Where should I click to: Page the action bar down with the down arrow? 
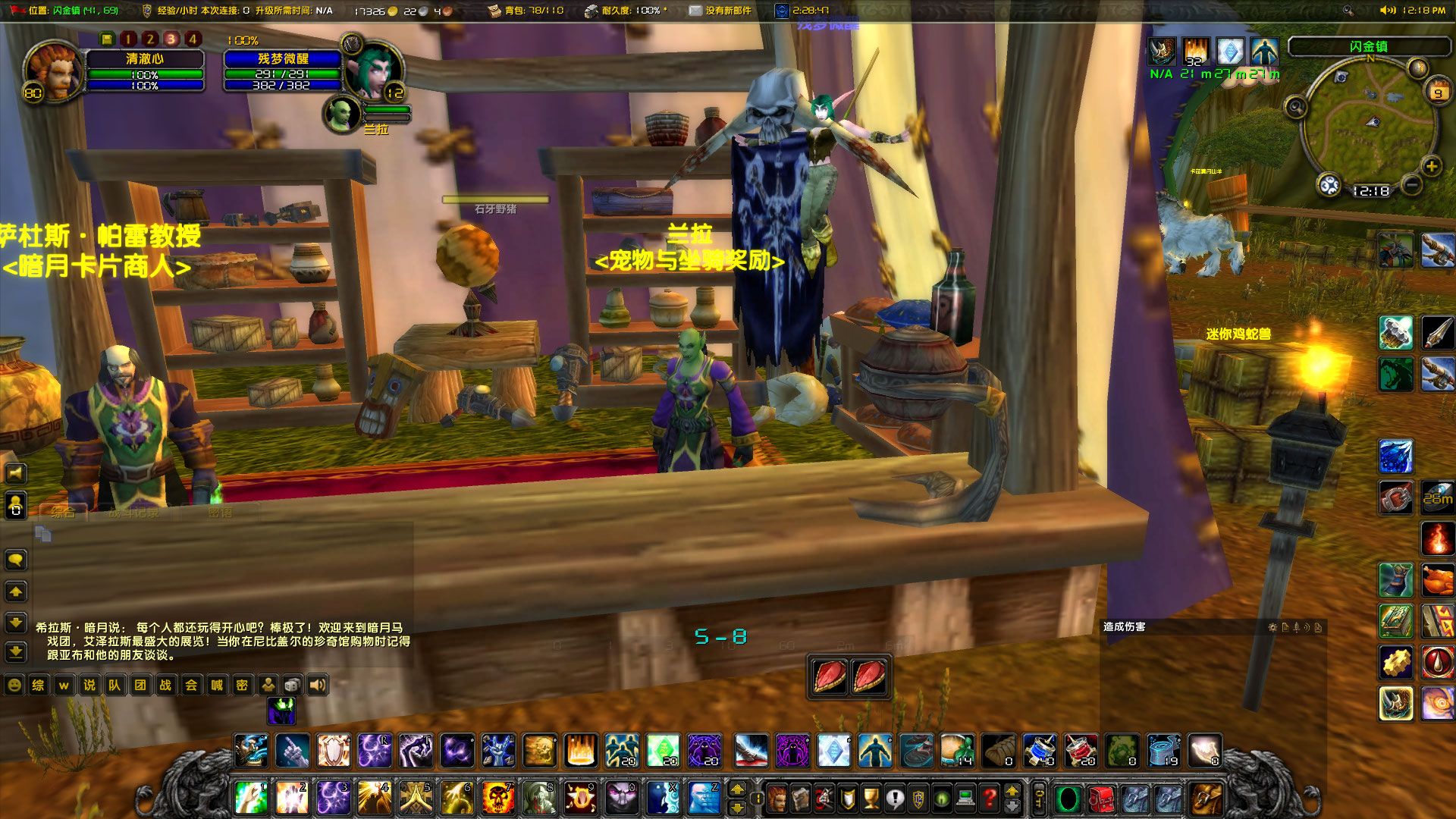[1012, 805]
